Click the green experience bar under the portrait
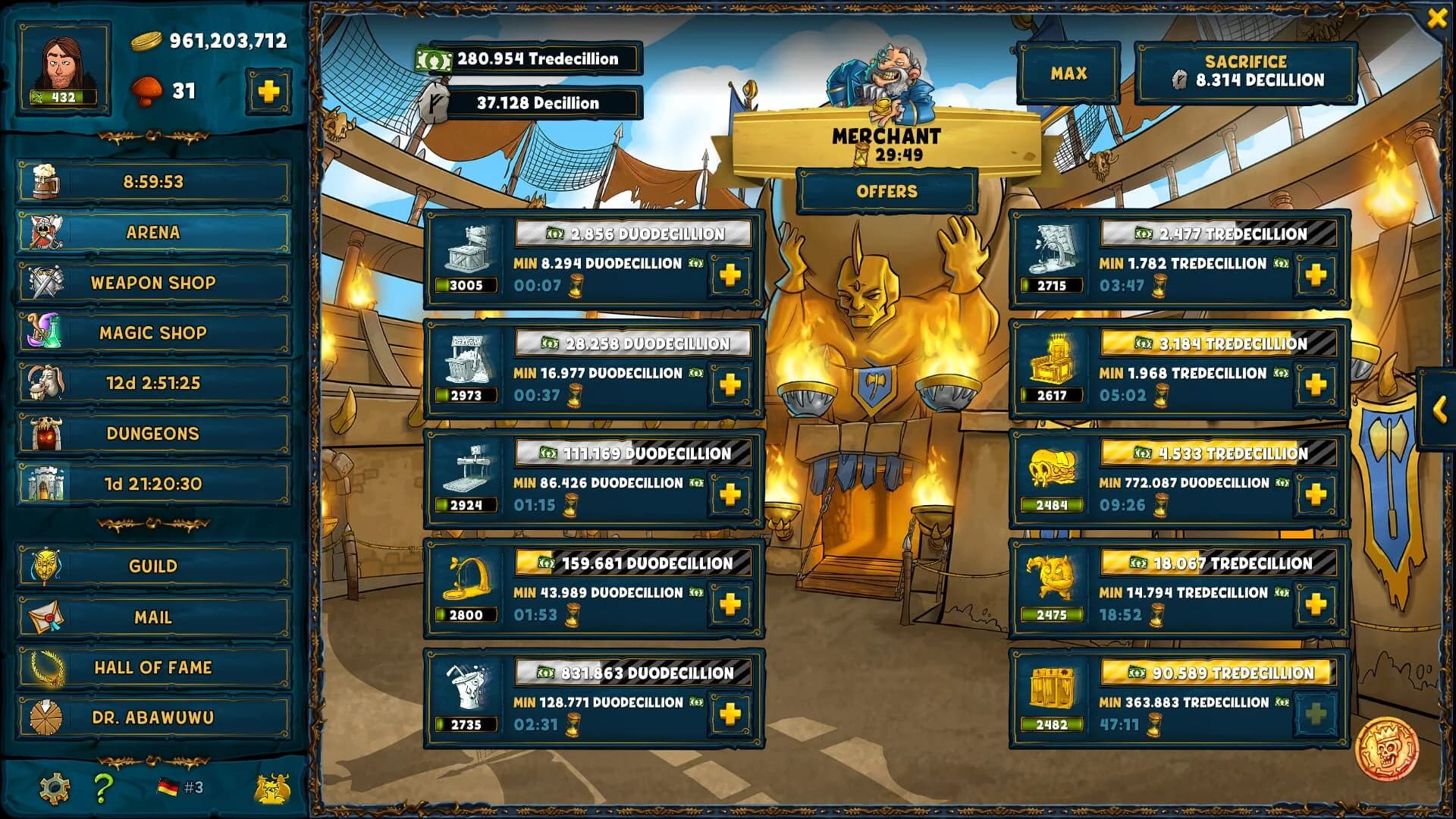 (64, 96)
